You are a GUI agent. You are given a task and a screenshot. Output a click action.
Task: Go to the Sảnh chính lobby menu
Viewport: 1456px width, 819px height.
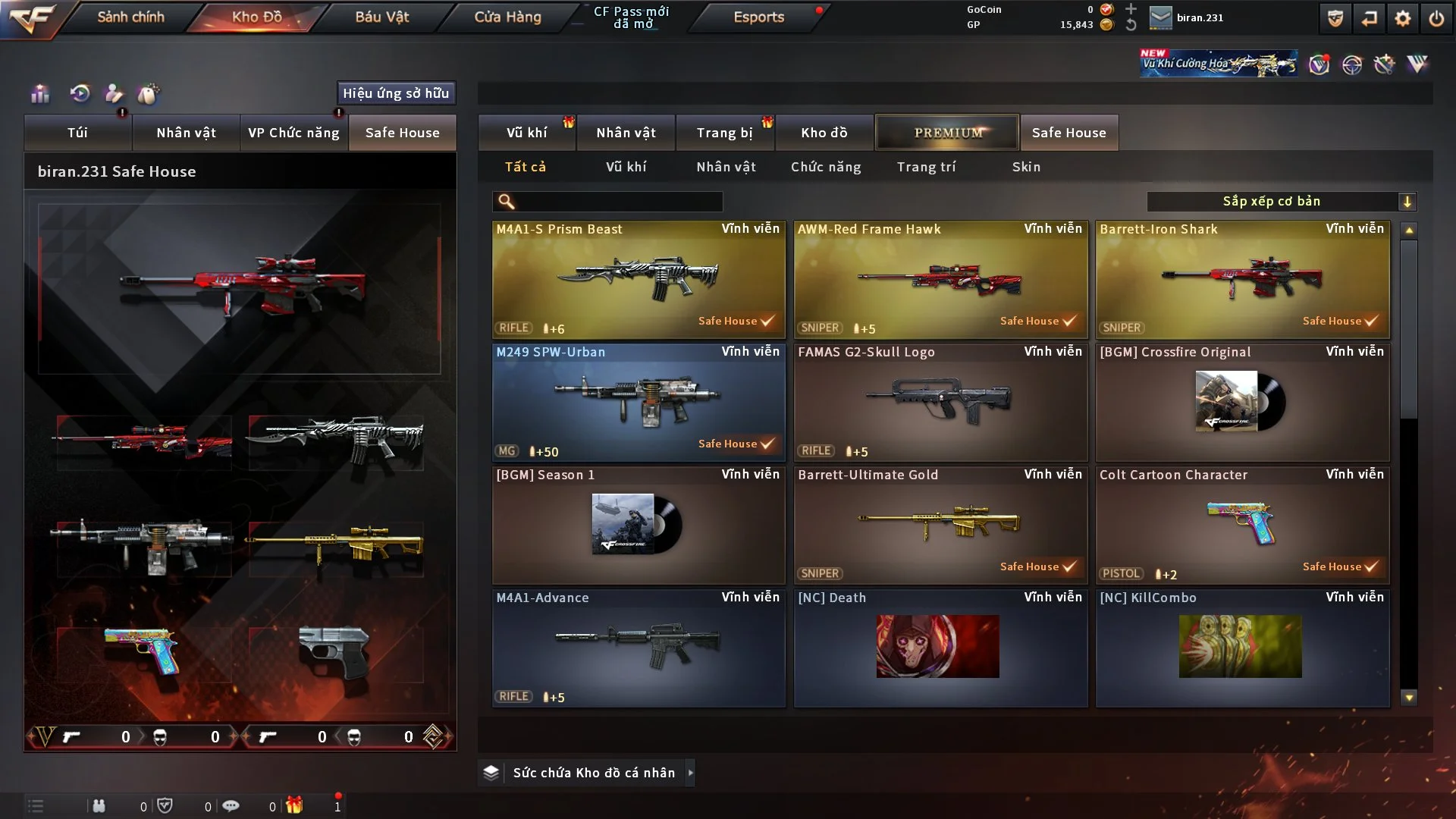point(130,17)
